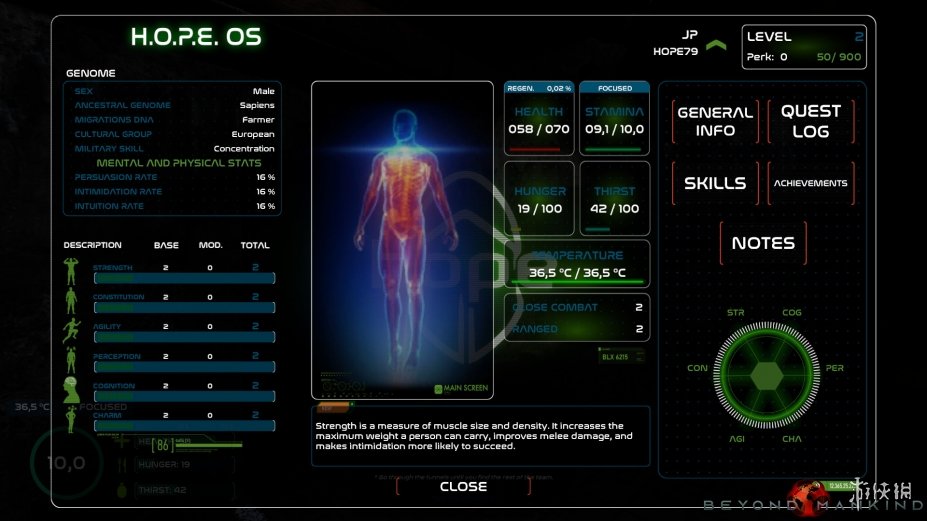Screen dimensions: 927x521
Task: Show the Skills screen
Action: pyautogui.click(x=715, y=183)
